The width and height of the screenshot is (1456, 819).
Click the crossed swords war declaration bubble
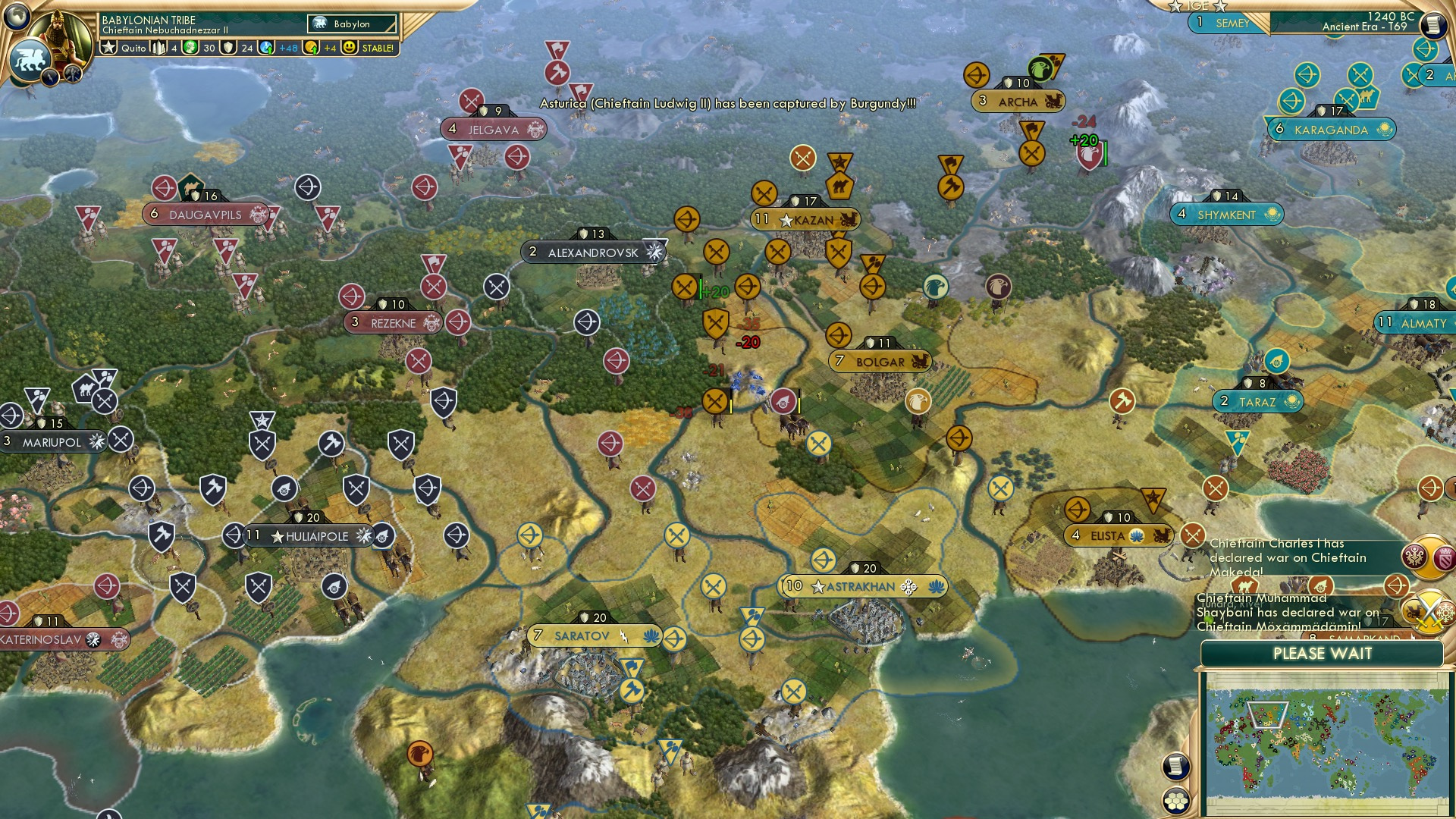[1428, 613]
